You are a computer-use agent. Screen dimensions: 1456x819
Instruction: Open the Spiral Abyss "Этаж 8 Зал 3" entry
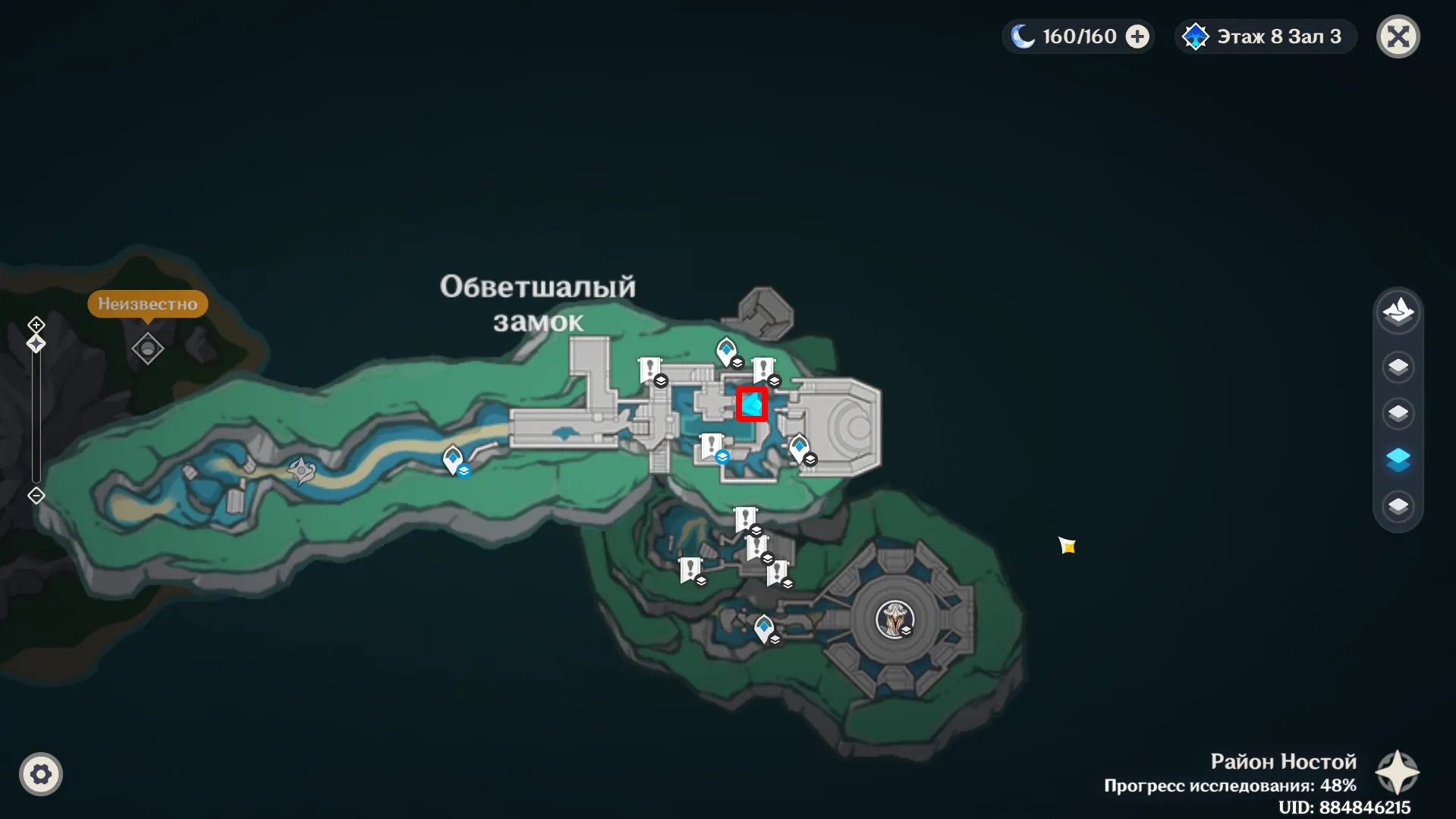pos(1264,36)
